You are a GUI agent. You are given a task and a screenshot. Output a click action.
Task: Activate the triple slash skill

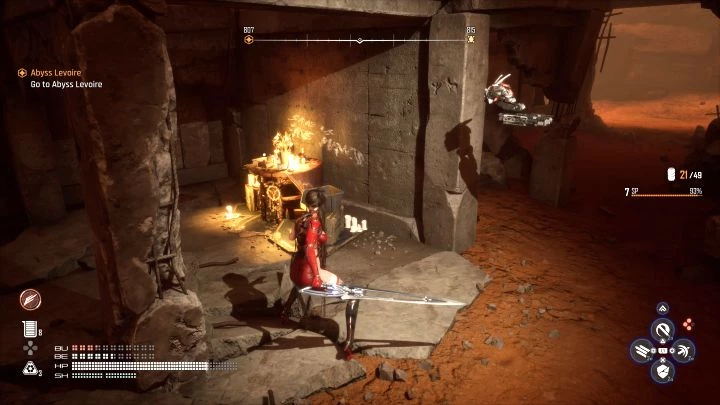coord(640,350)
